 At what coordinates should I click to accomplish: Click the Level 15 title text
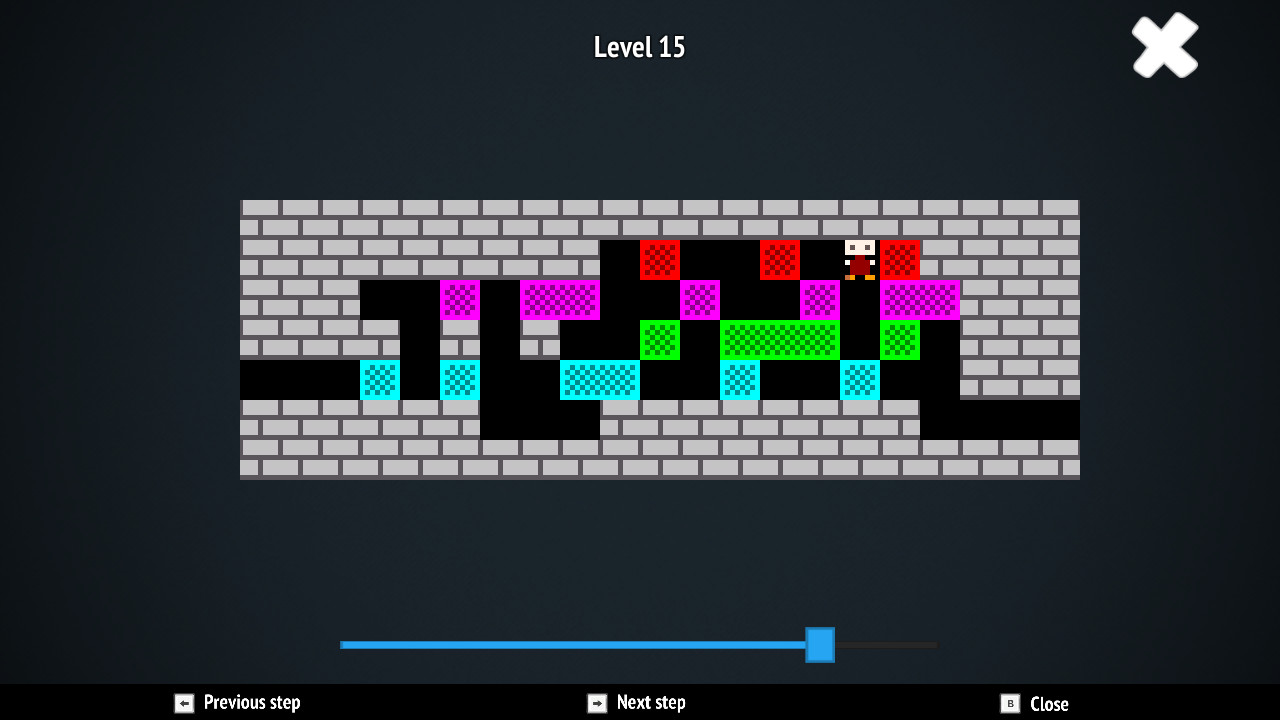(638, 46)
